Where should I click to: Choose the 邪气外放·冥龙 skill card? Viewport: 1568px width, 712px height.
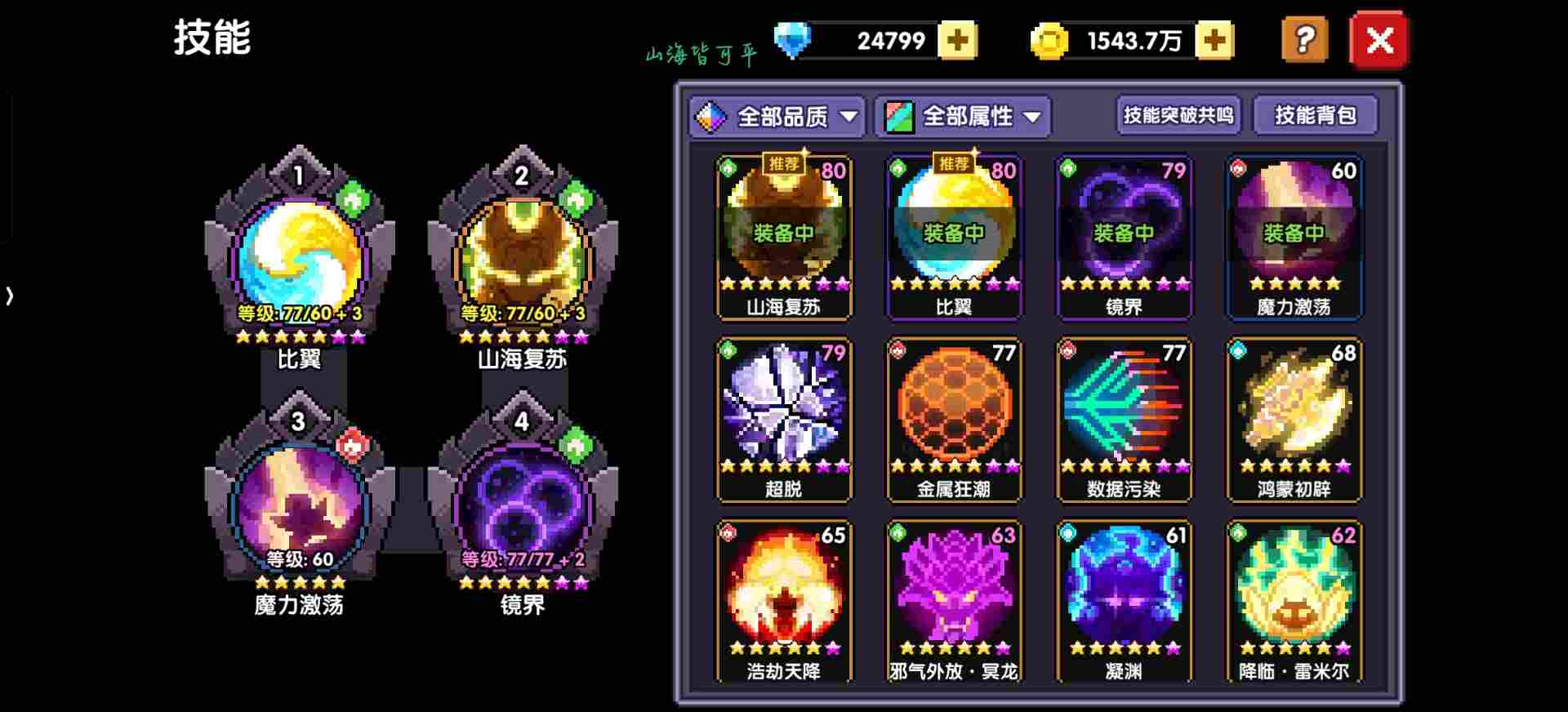954,600
